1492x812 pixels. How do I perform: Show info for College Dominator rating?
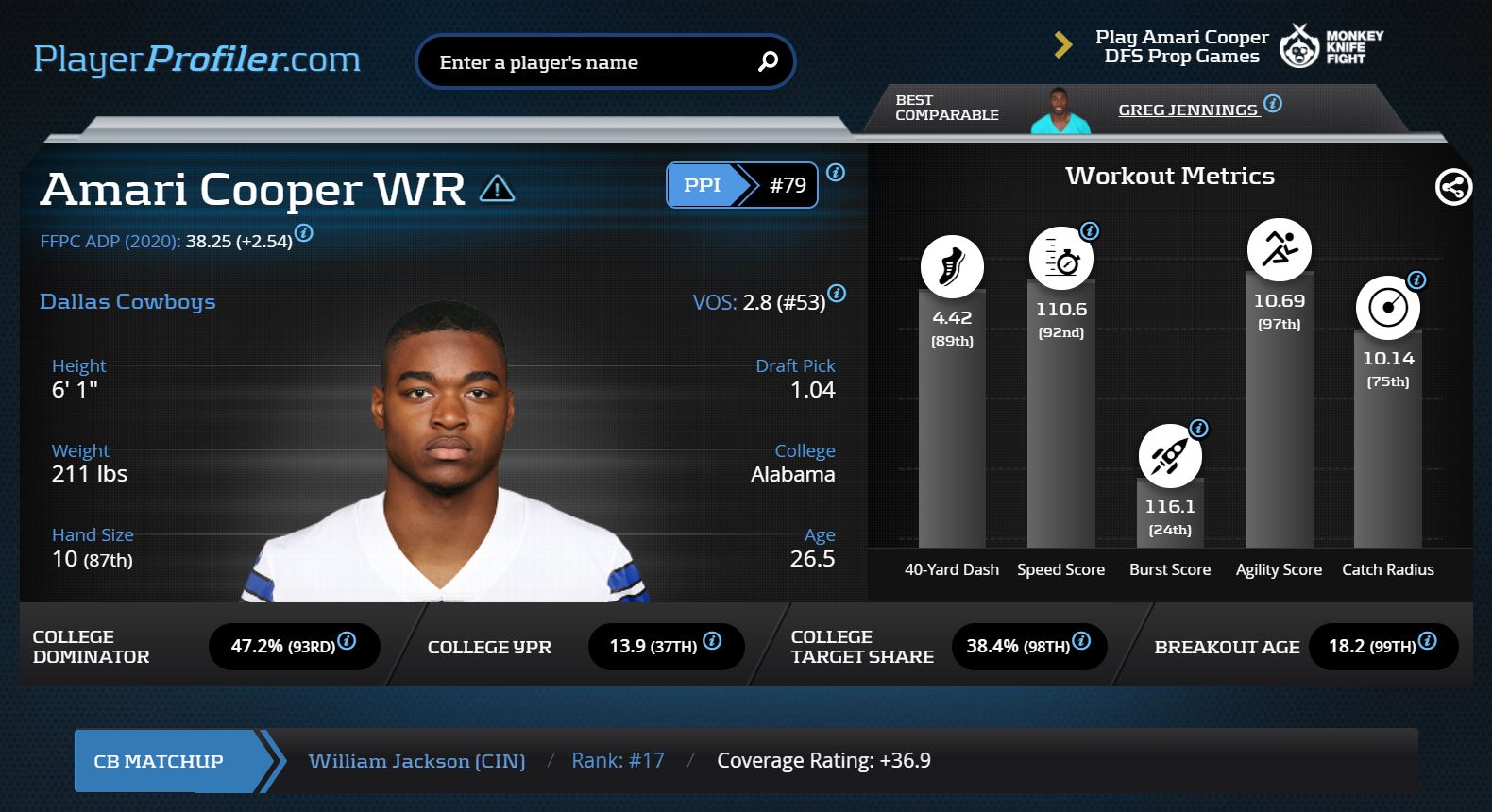point(347,640)
